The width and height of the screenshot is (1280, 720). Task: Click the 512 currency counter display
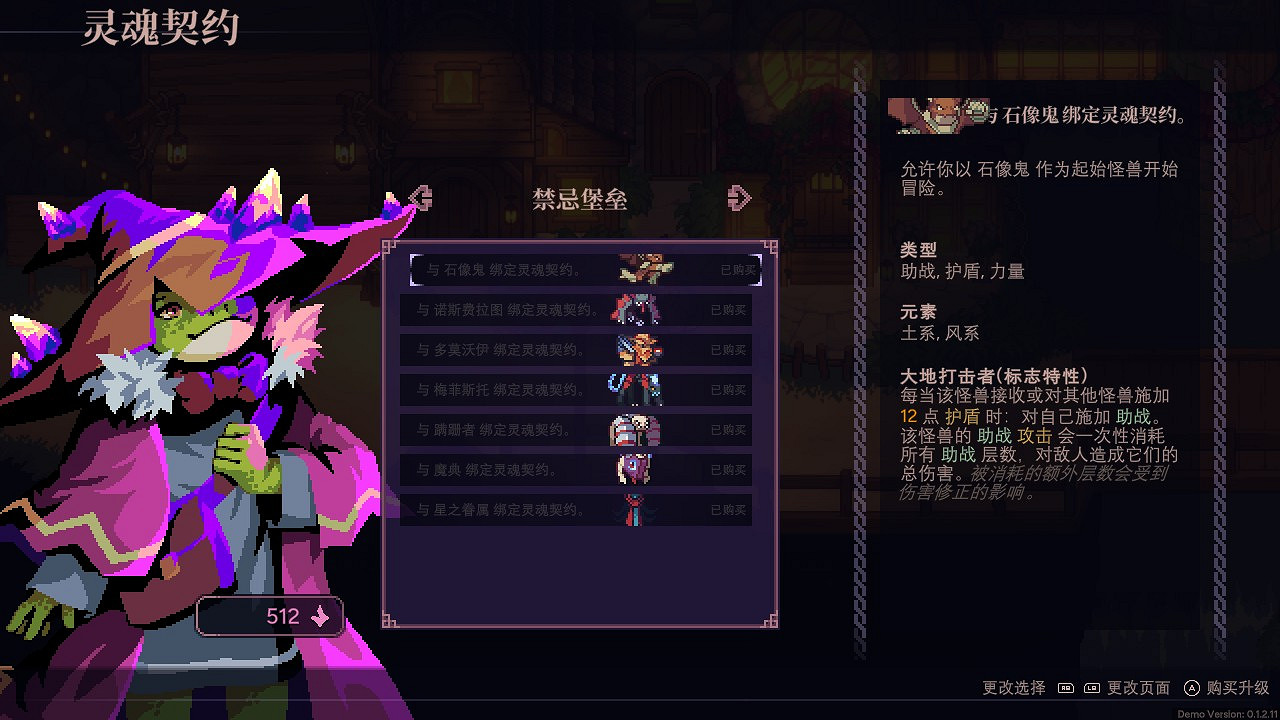[x=270, y=616]
